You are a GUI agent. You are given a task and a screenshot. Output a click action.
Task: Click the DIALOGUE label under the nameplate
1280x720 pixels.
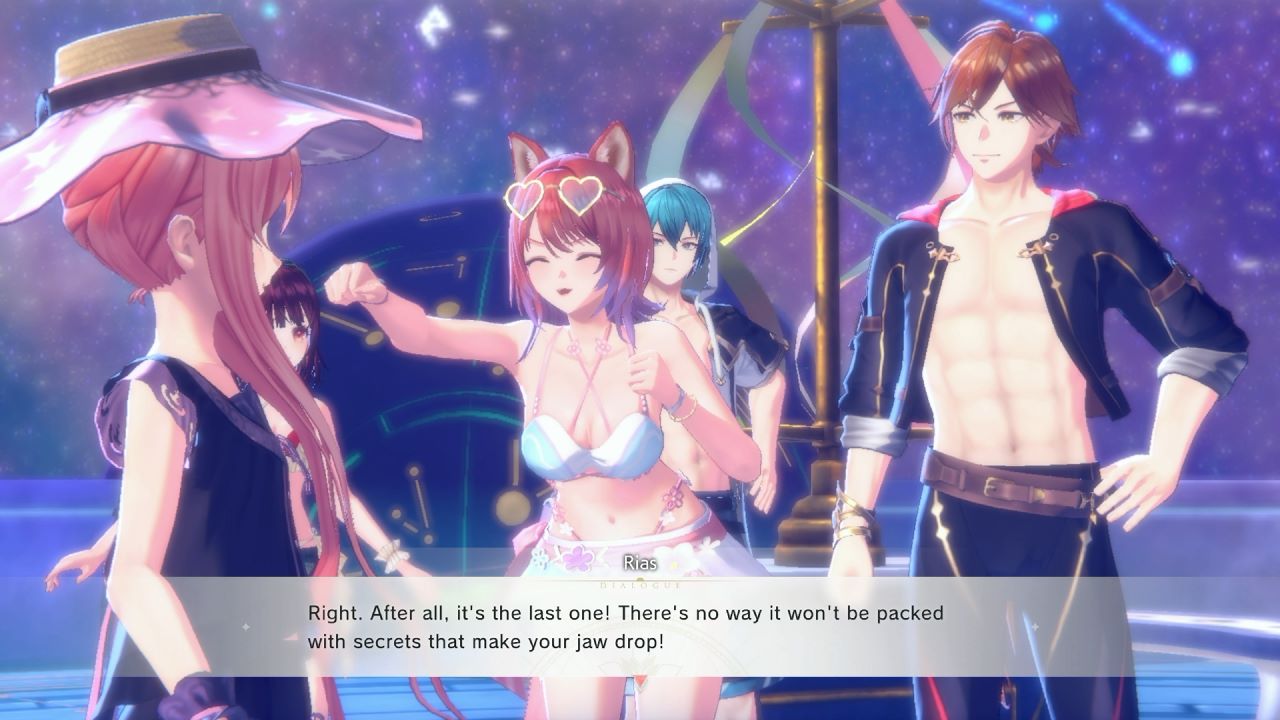coord(640,586)
